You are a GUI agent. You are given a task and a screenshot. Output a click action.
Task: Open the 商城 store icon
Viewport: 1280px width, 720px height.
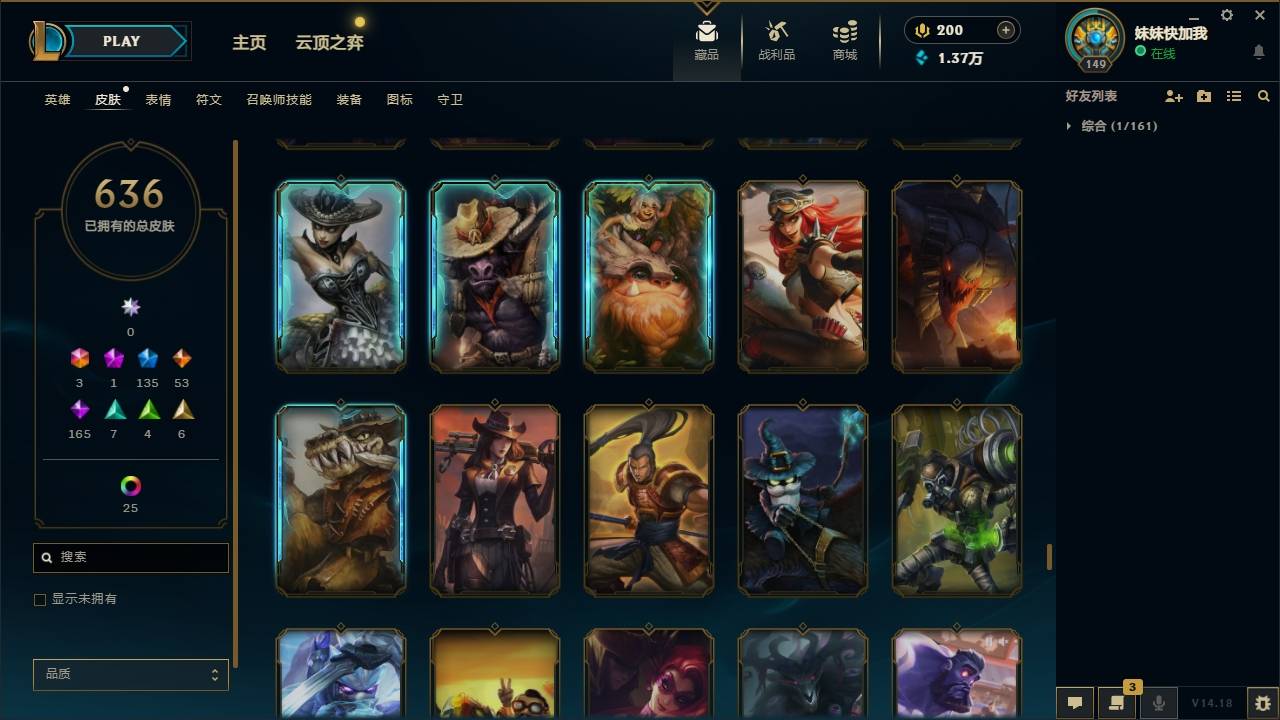pos(843,37)
